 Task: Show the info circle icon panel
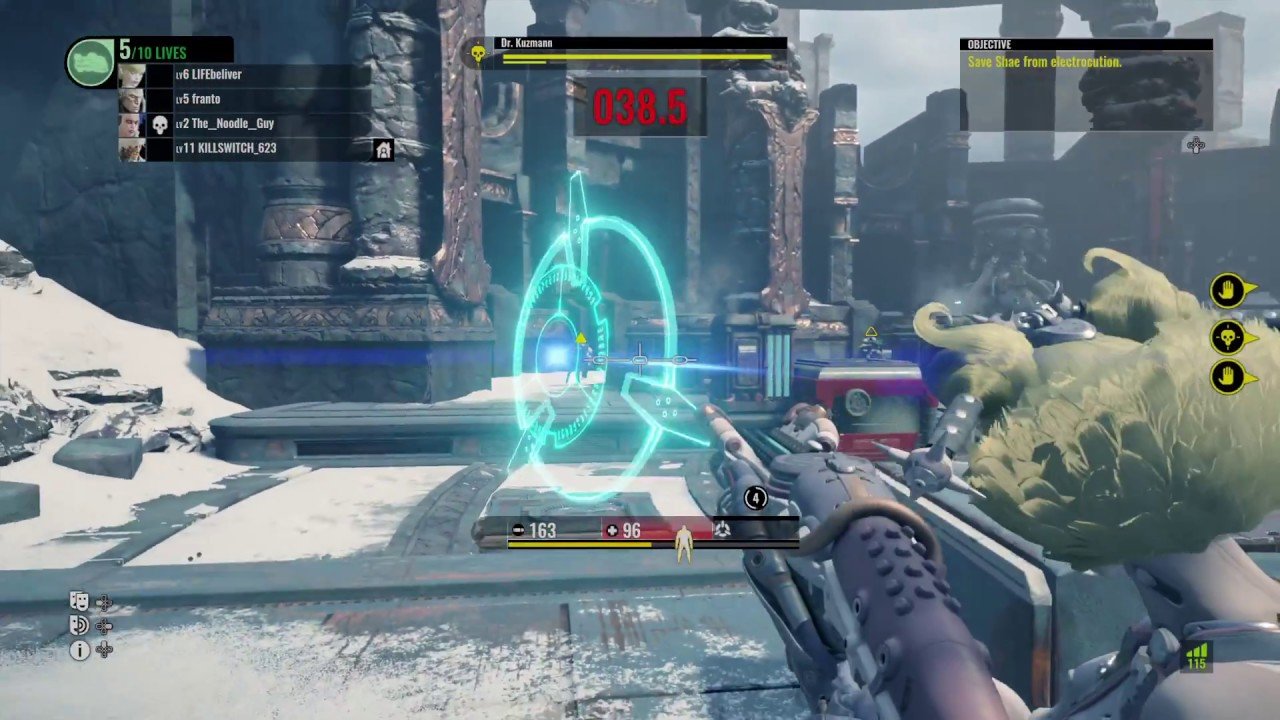pyautogui.click(x=80, y=650)
